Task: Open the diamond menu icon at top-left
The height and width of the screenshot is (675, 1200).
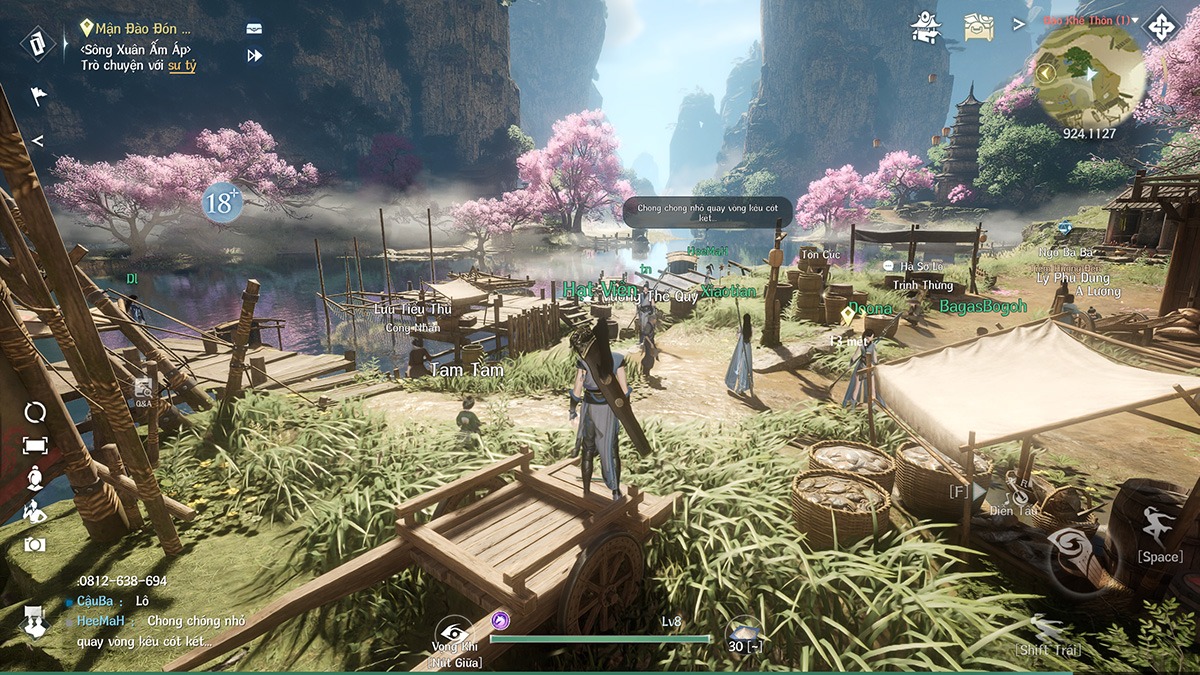Action: 37,43
